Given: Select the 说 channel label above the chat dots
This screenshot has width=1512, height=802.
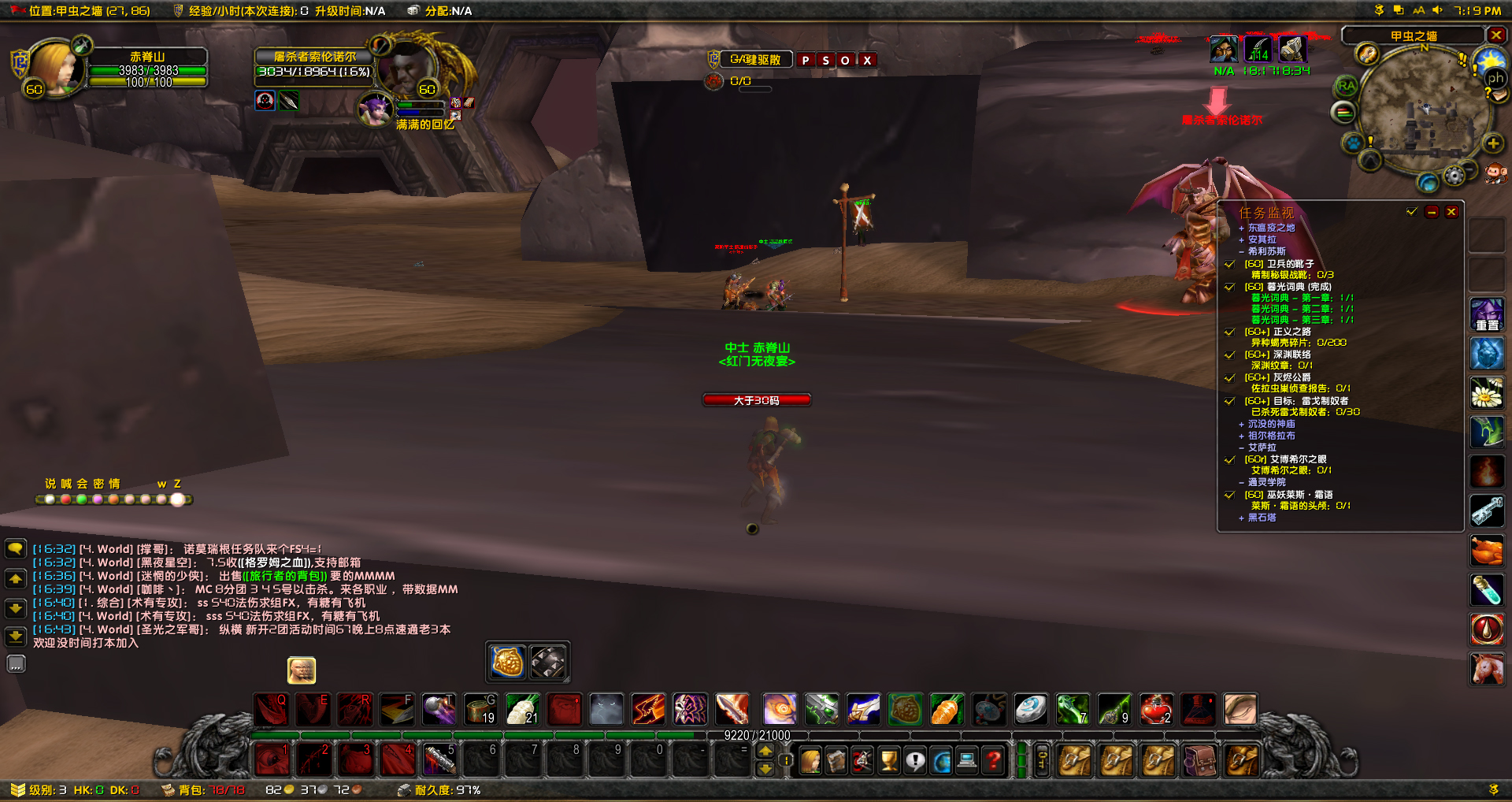Looking at the screenshot, I should point(50,484).
